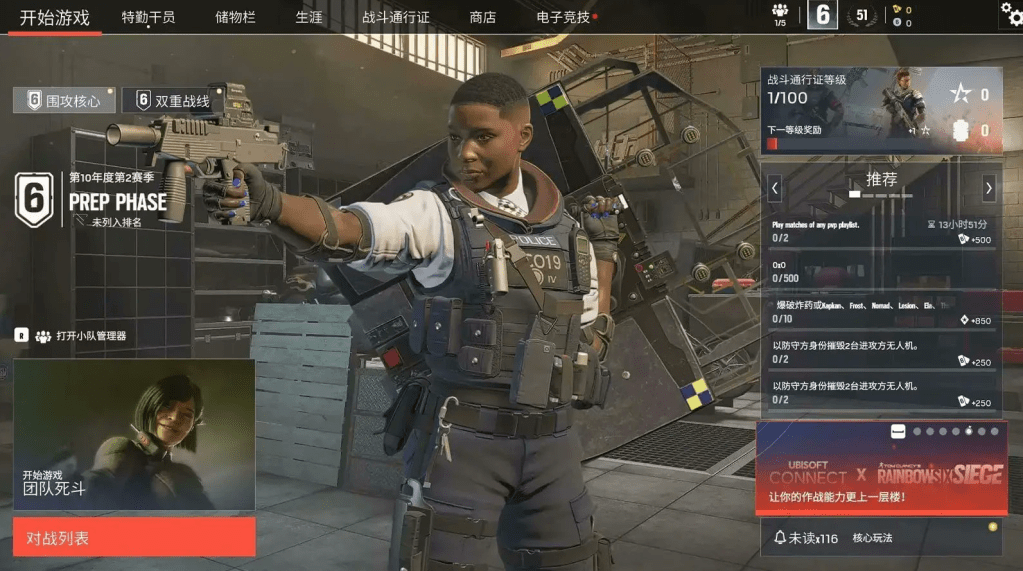
Task: Go to the 生涯 tab
Action: (x=309, y=17)
